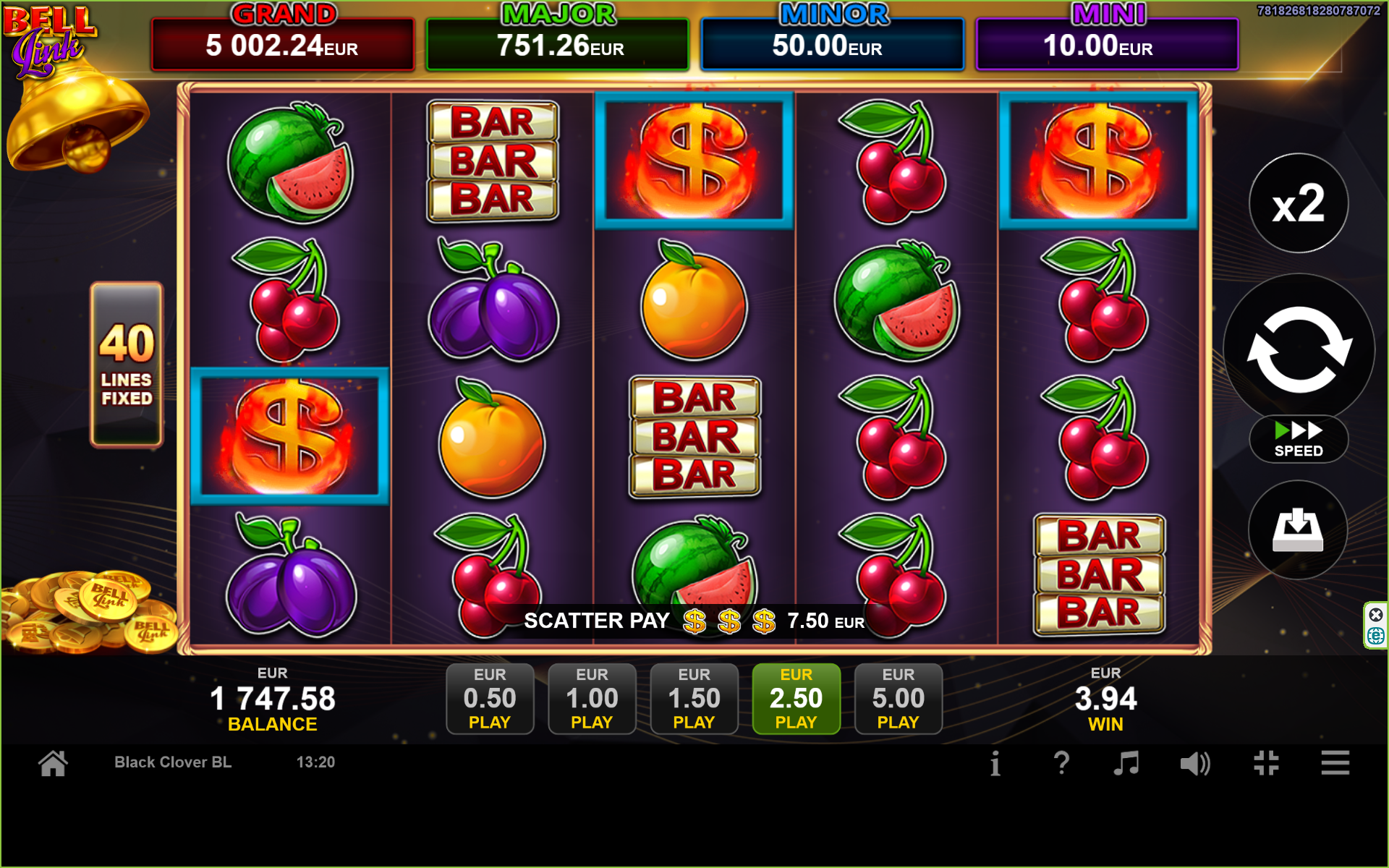Toggle fullscreen mode
The width and height of the screenshot is (1389, 868).
pos(1266,762)
